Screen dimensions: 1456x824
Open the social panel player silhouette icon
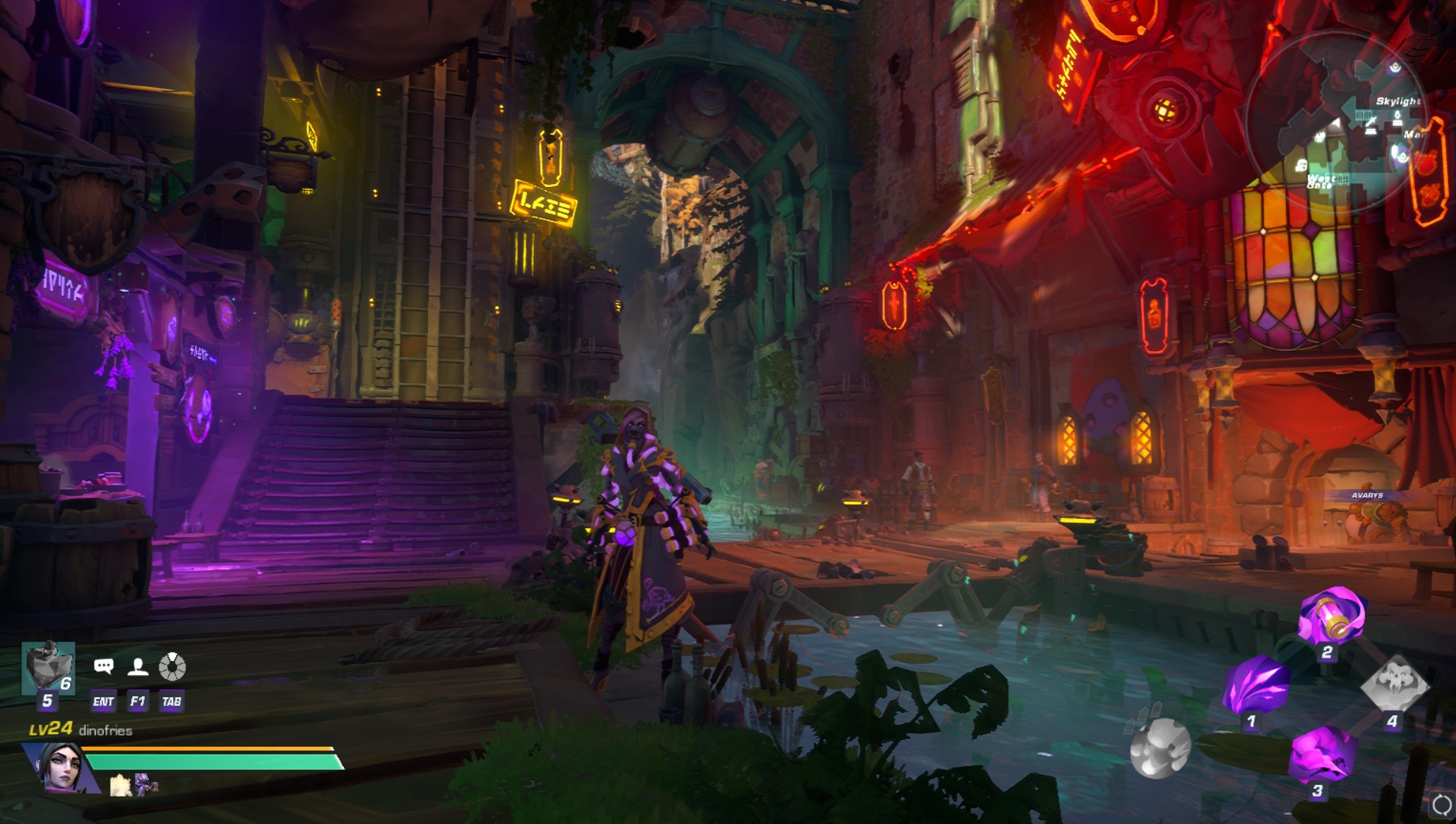(138, 667)
